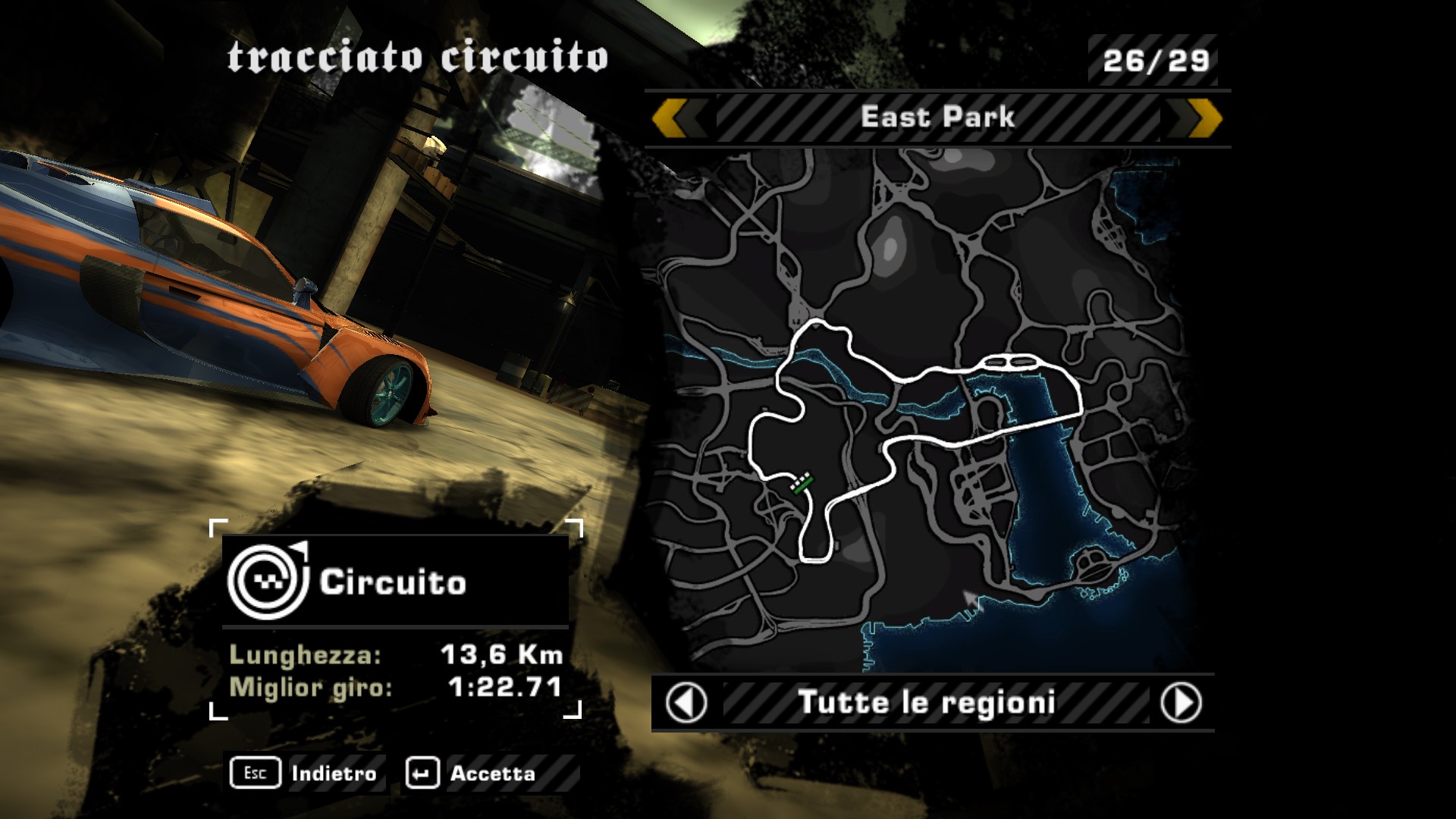Select the Circuito race type panel
The image size is (1456, 819).
395,582
